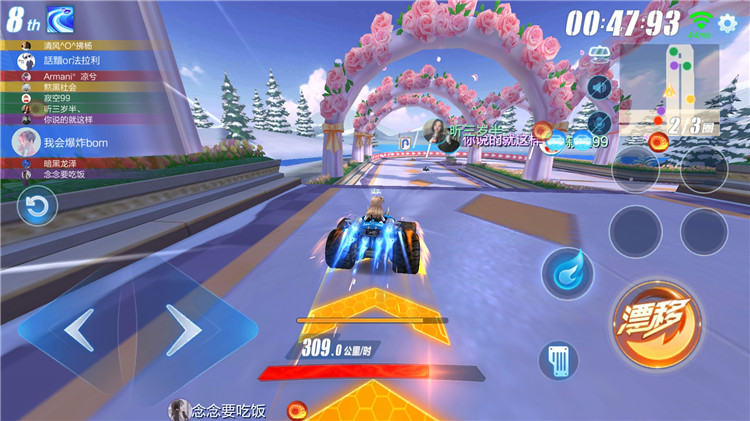
Task: Tap the circular reset car button
Action: point(37,207)
